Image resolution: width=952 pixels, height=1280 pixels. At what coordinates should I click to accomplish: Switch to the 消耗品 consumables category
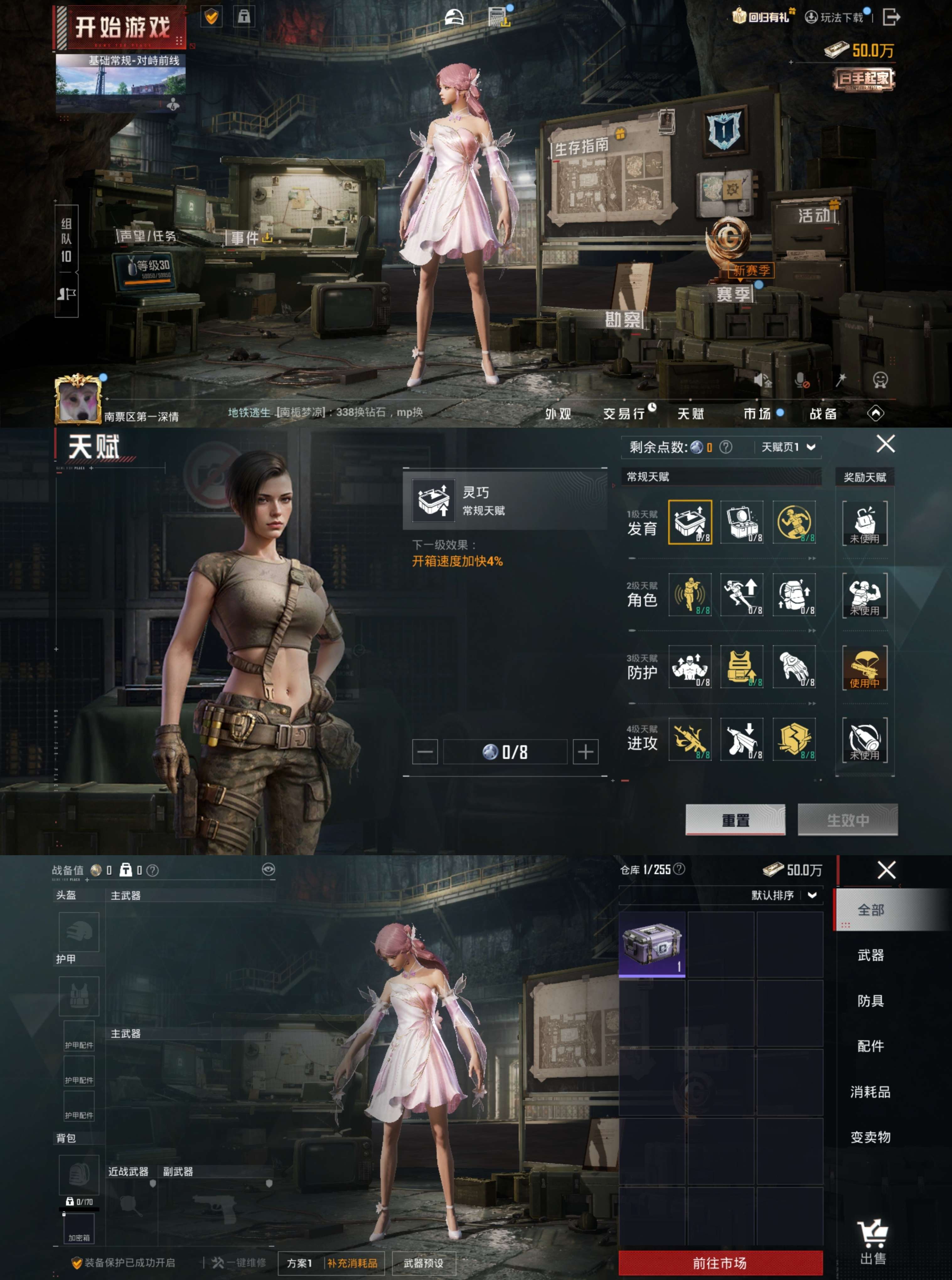click(870, 1092)
